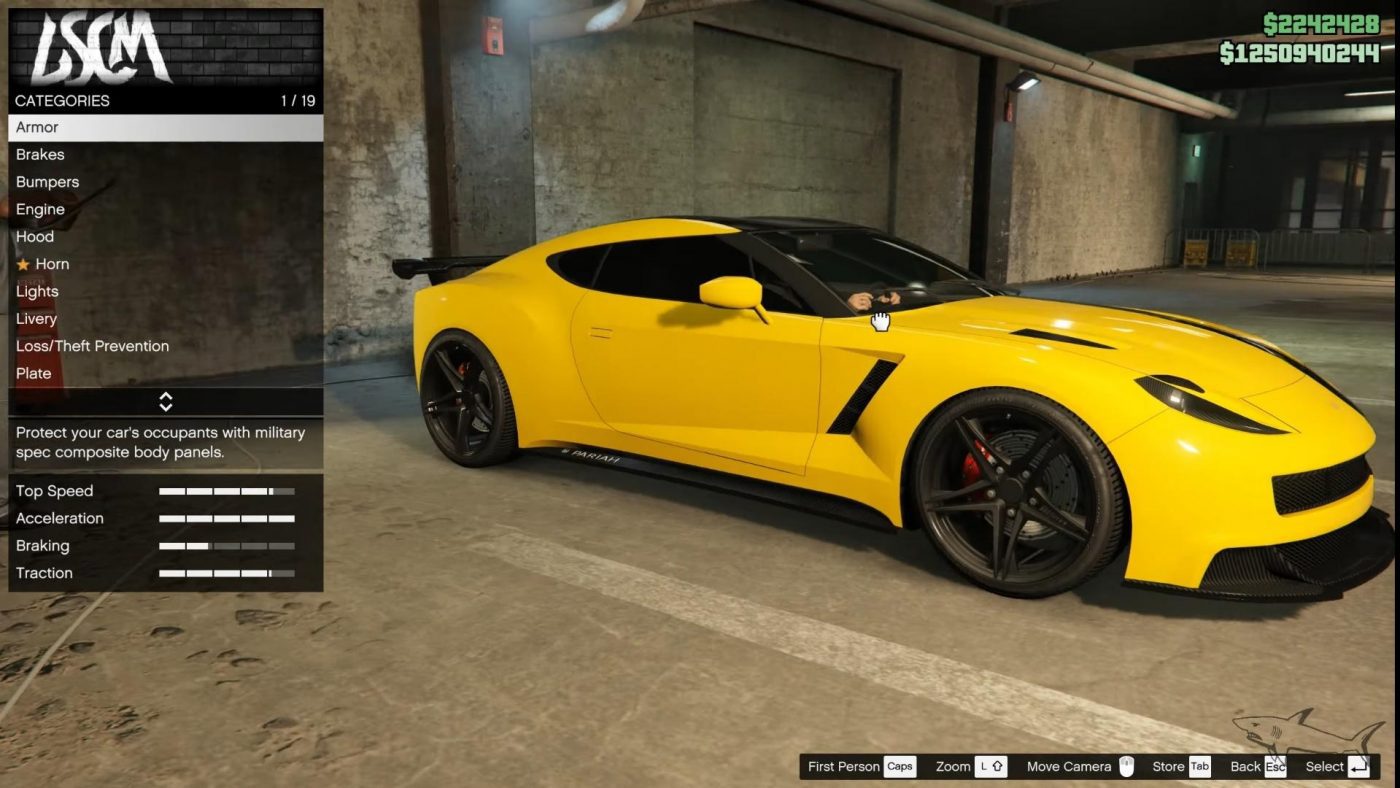This screenshot has width=1400, height=788.
Task: Click the Top Speed stat bar
Action: tap(228, 491)
